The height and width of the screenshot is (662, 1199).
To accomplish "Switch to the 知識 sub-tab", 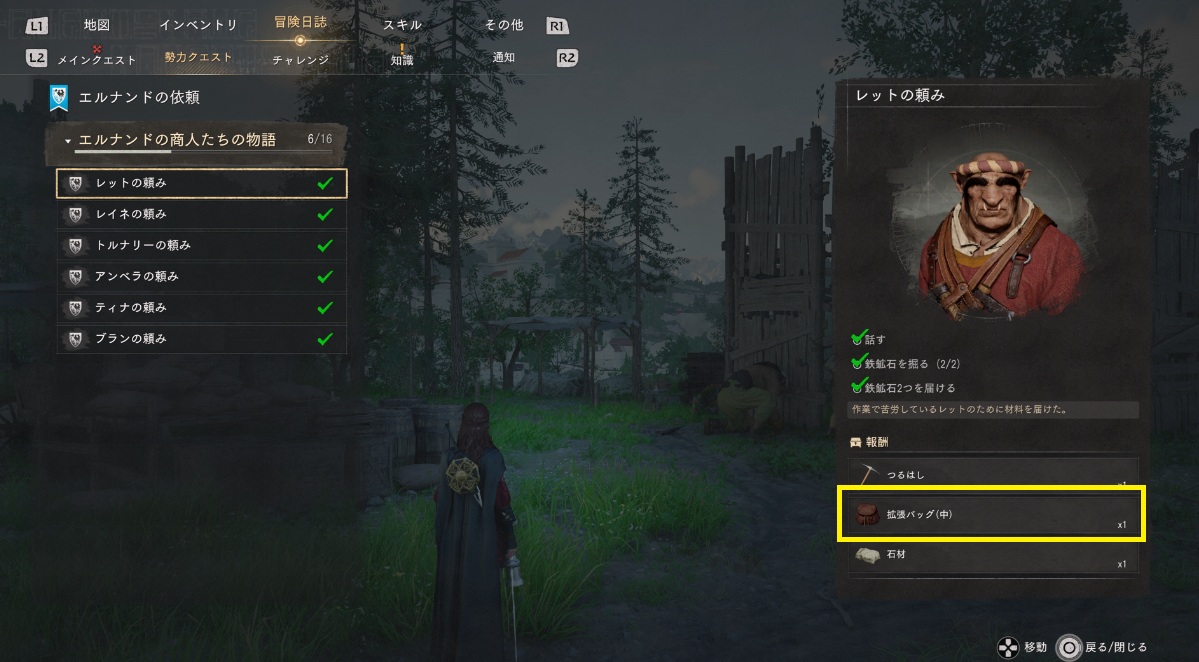I will 402,59.
